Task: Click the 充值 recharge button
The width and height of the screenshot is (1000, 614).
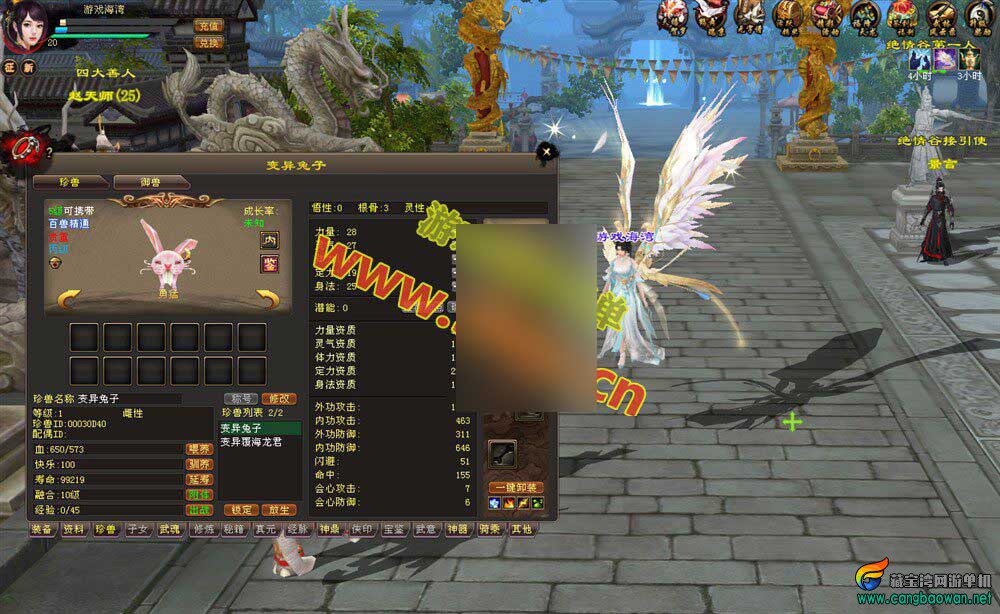Action: point(209,25)
